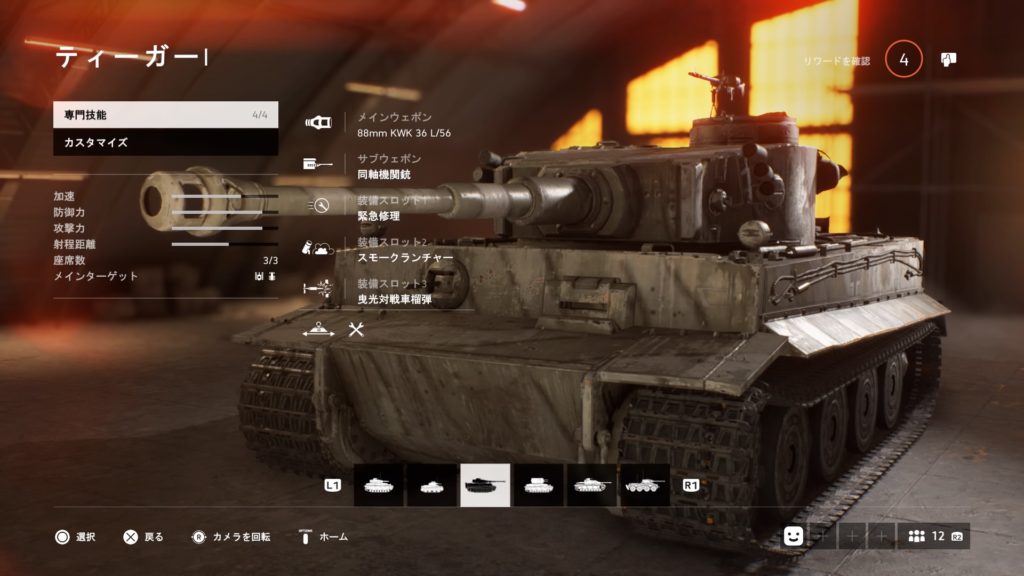This screenshot has width=1024, height=576.
Task: Select the small light tank thumbnail
Action: (x=432, y=485)
